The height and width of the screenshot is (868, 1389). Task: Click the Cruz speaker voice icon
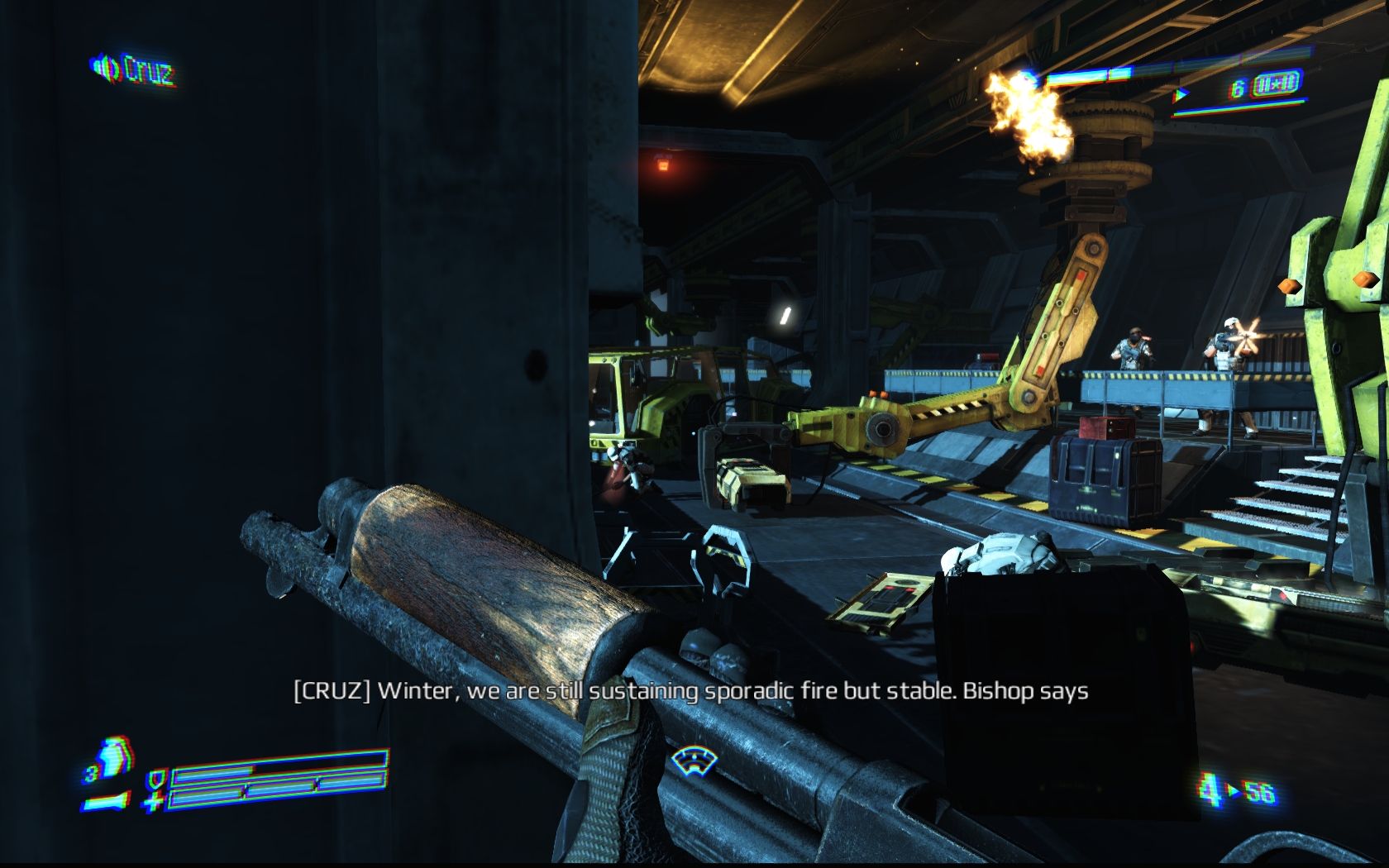click(x=103, y=68)
